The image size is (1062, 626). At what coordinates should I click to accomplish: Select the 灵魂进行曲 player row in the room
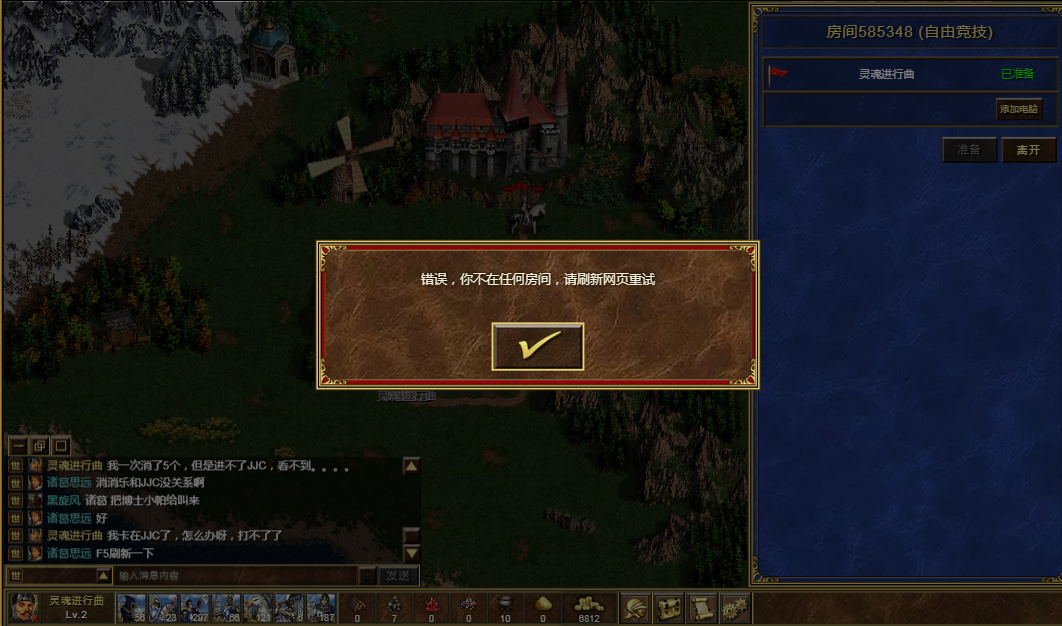coord(887,74)
